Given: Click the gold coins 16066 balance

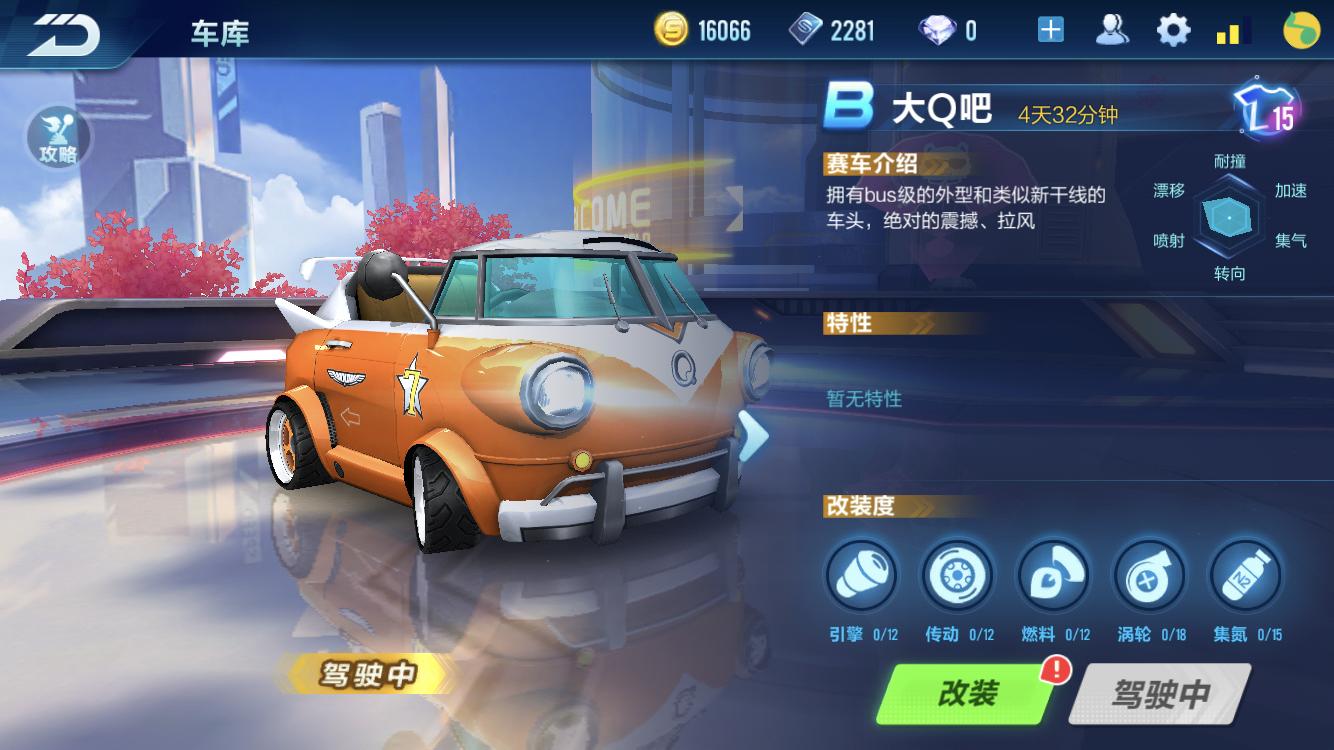Looking at the screenshot, I should click(700, 30).
